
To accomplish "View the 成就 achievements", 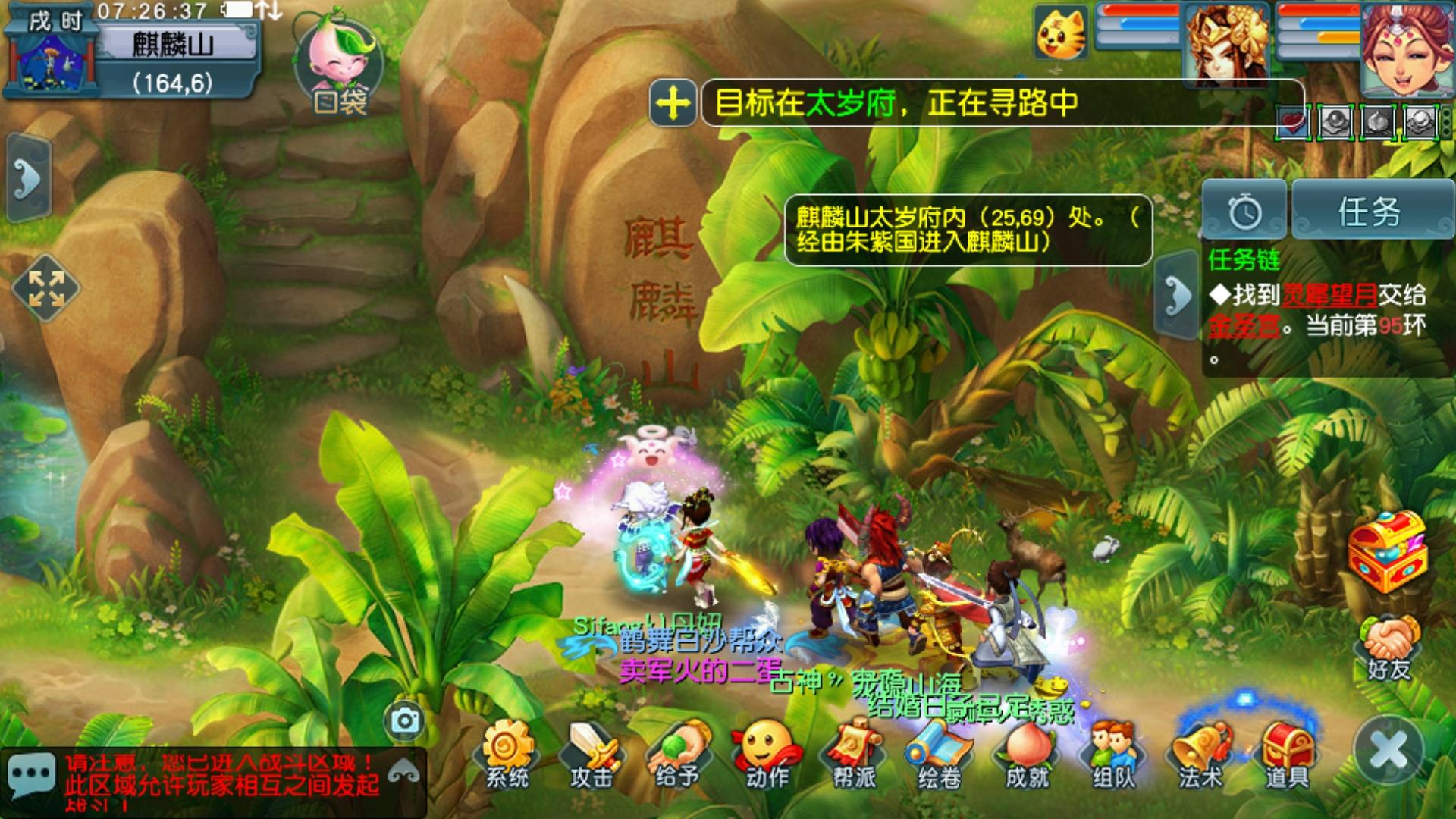I will [x=1026, y=754].
